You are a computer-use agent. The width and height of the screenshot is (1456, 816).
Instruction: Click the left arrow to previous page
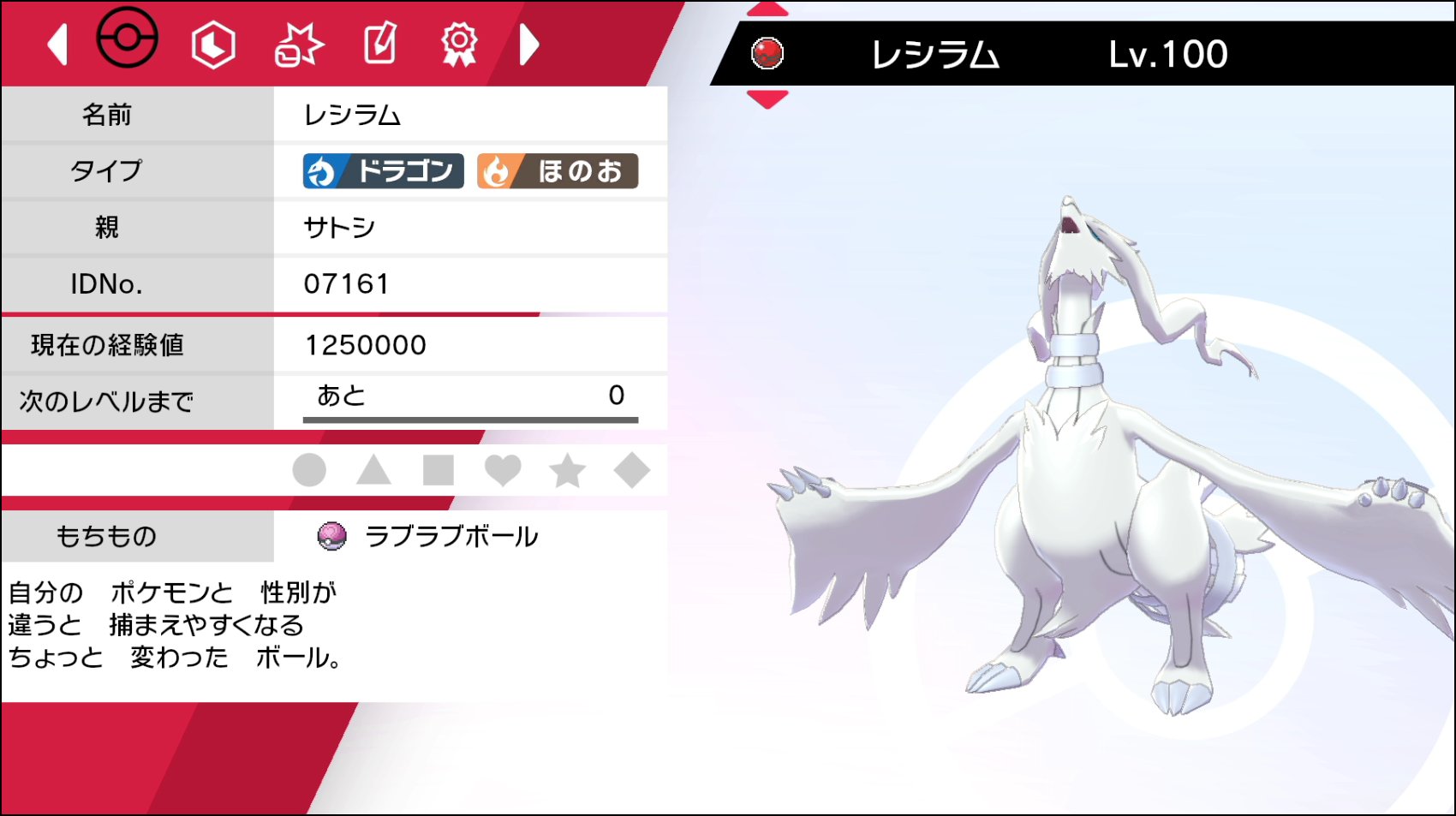coord(57,45)
